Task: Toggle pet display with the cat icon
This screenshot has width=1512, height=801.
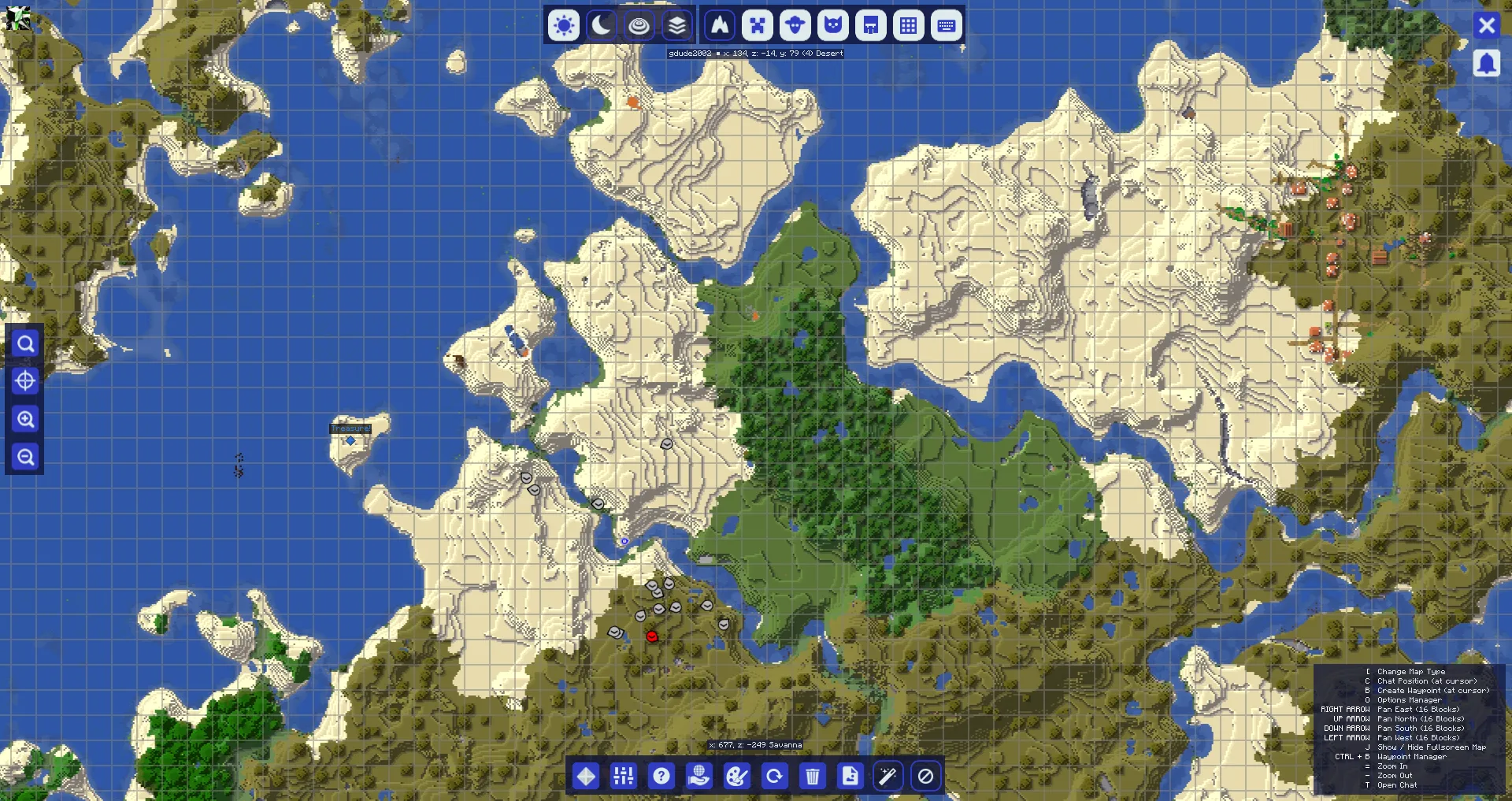Action: click(x=833, y=25)
